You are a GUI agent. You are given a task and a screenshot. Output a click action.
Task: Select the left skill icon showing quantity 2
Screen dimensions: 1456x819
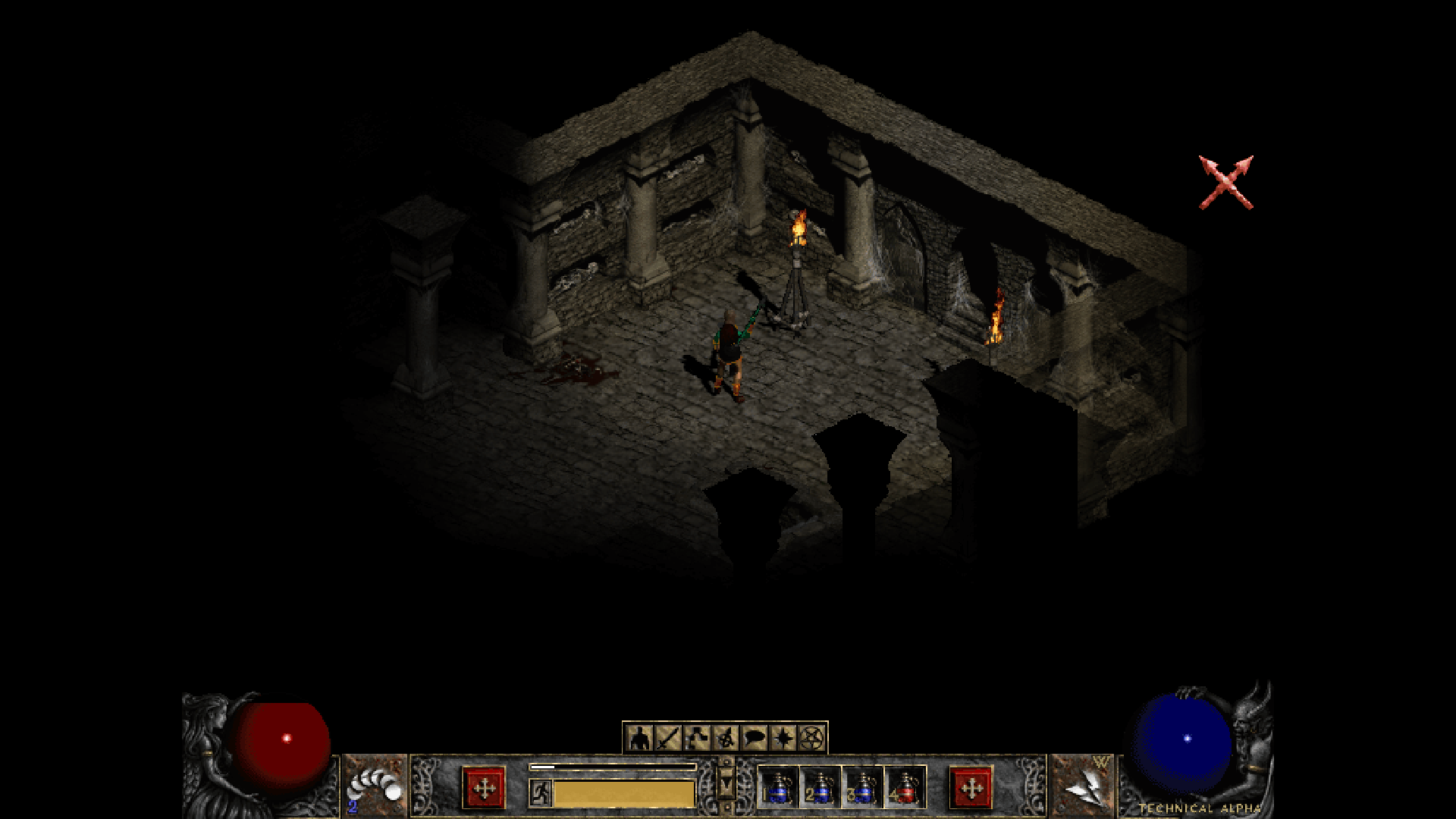[x=375, y=786]
